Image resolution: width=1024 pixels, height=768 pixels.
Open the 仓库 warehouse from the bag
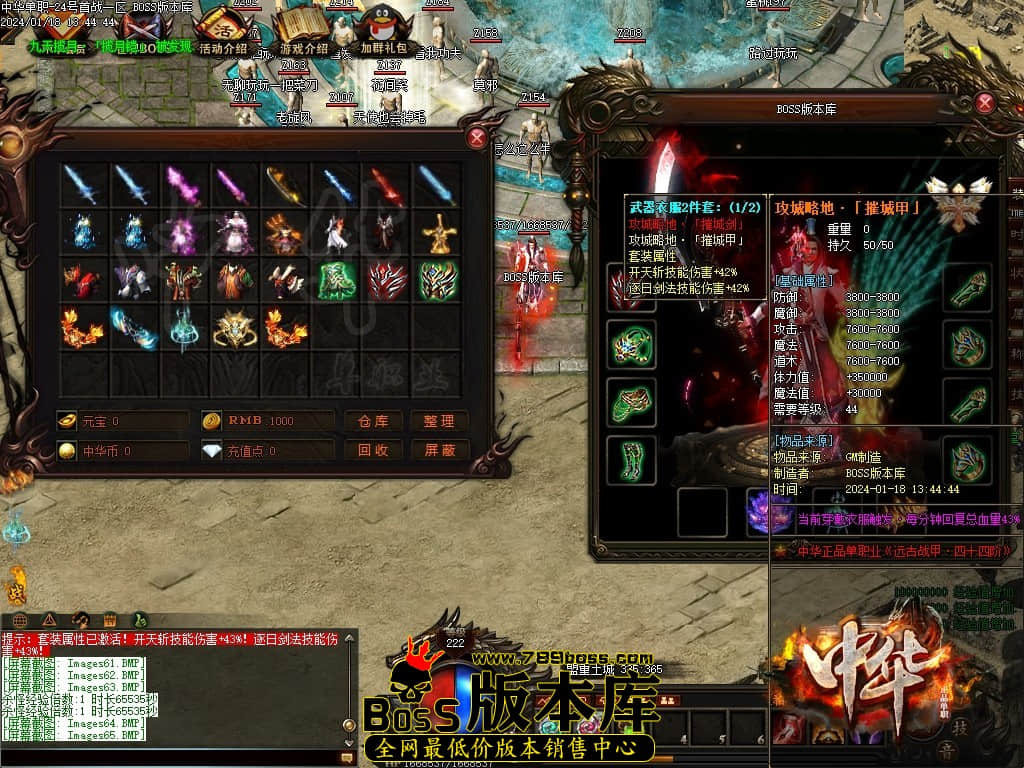(372, 421)
